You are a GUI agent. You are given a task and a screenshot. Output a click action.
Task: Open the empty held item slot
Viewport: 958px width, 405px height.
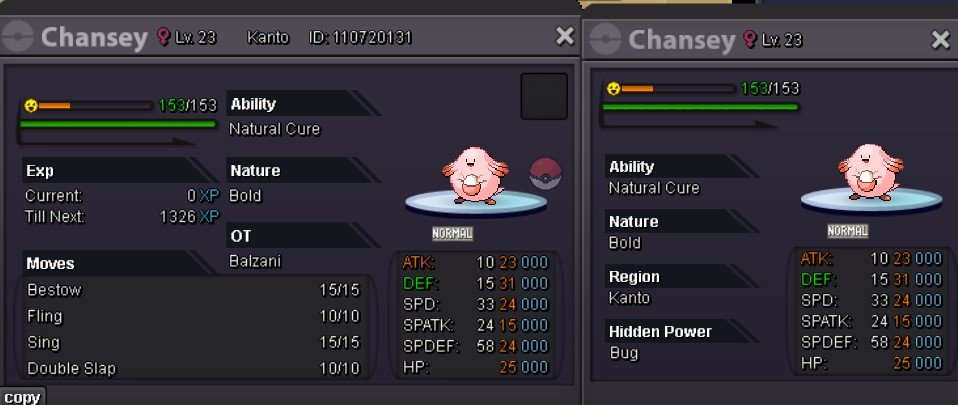(x=544, y=96)
